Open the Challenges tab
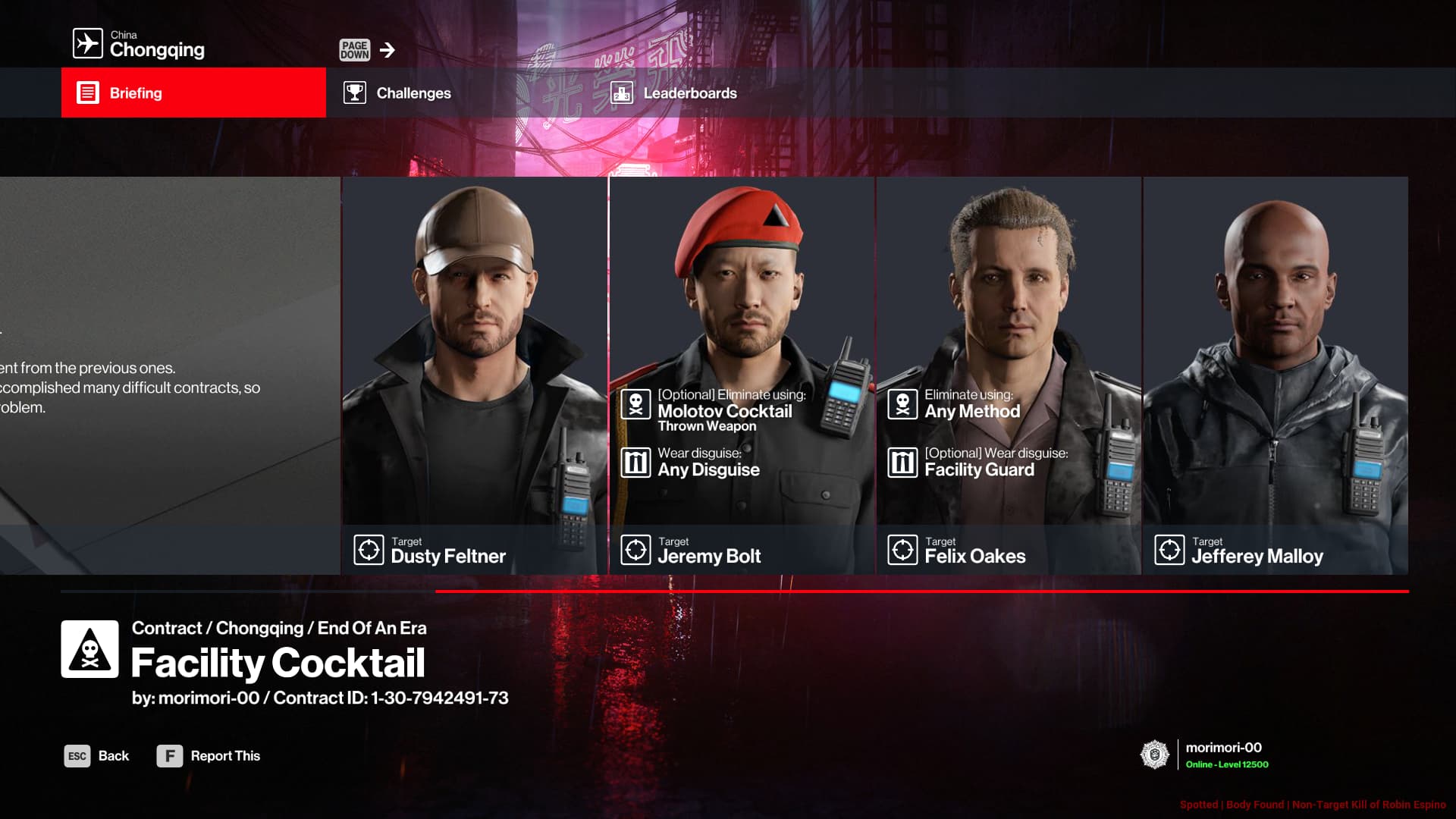 413,93
